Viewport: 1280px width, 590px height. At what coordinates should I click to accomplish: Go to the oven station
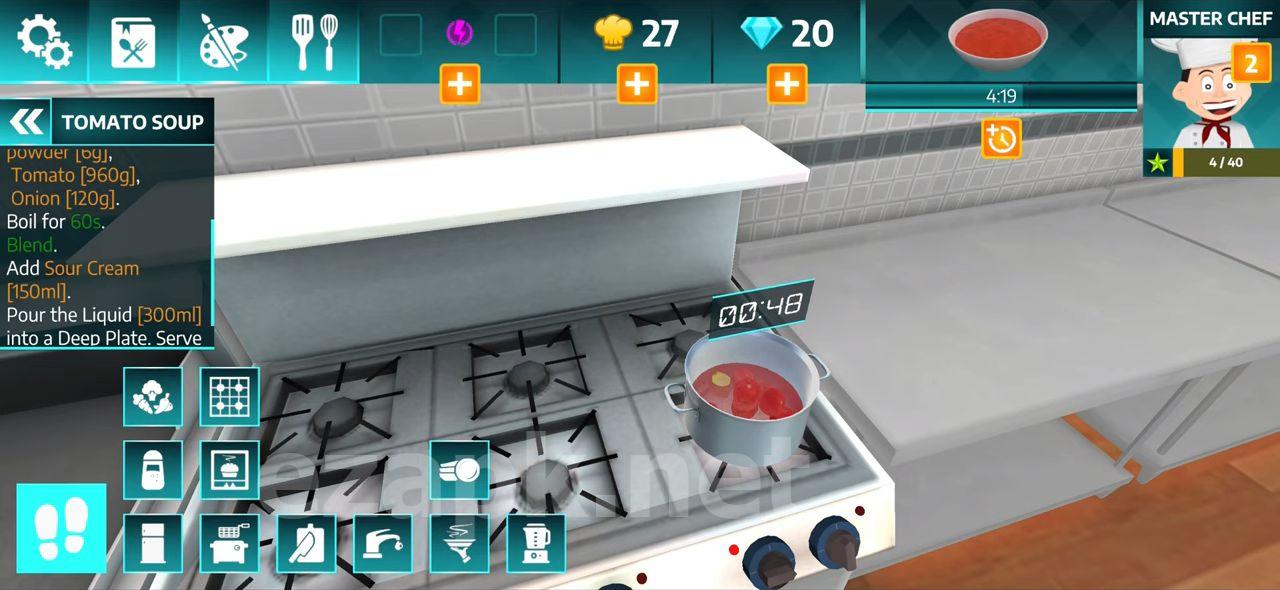pyautogui.click(x=229, y=469)
